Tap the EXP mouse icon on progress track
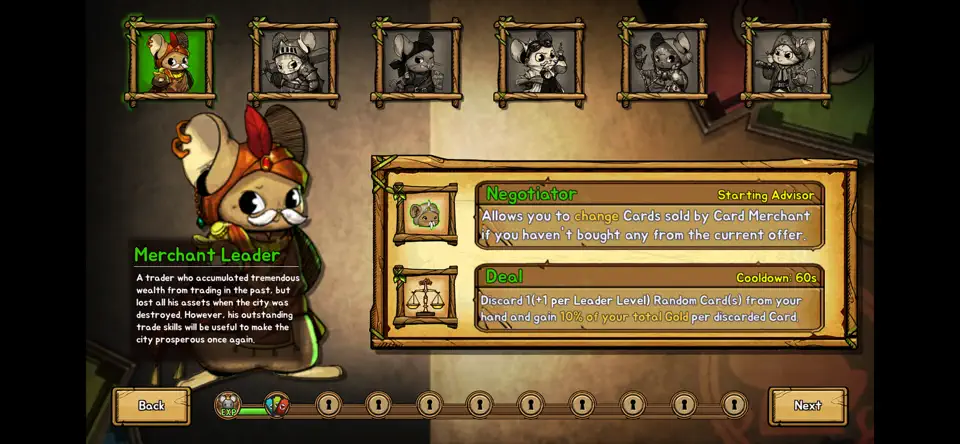Image resolution: width=960 pixels, height=444 pixels. (x=229, y=405)
